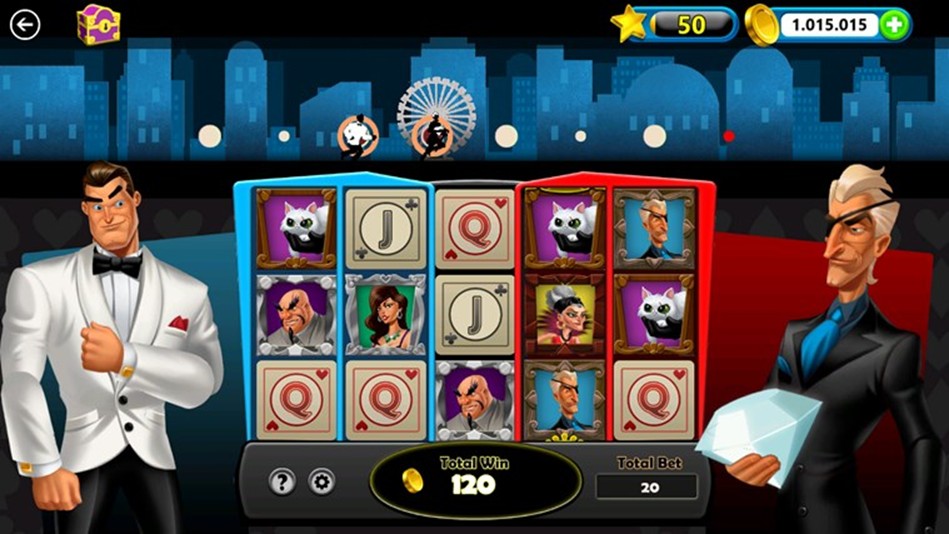
Task: Show help with the question mark button
Action: tap(282, 482)
